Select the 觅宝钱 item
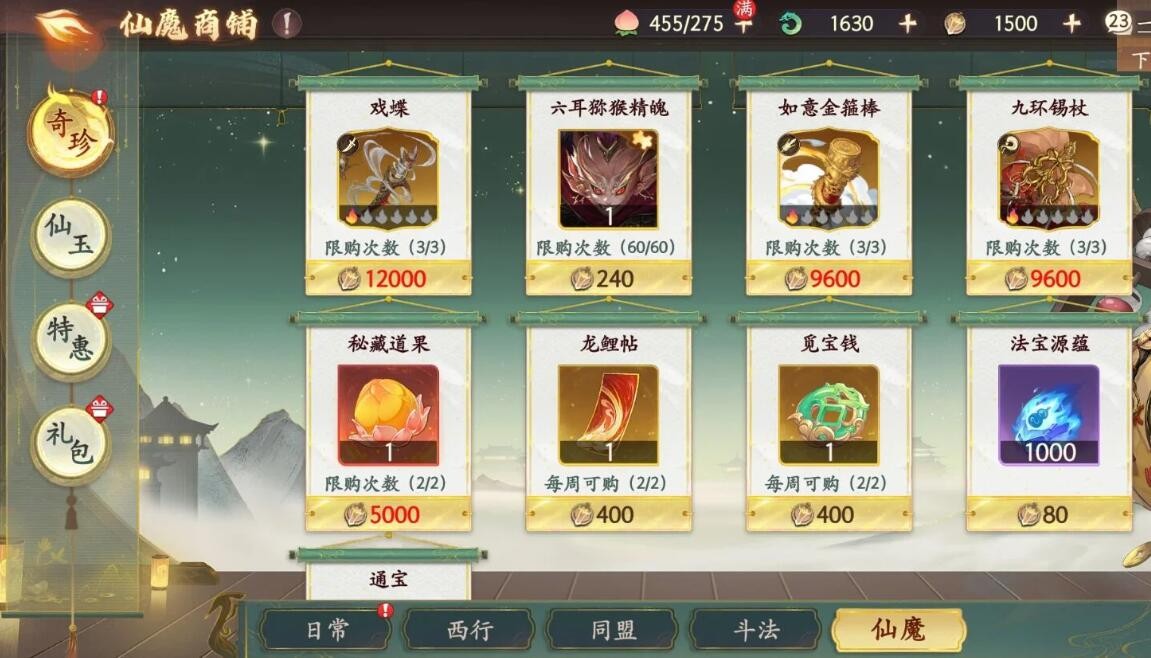 pos(828,415)
